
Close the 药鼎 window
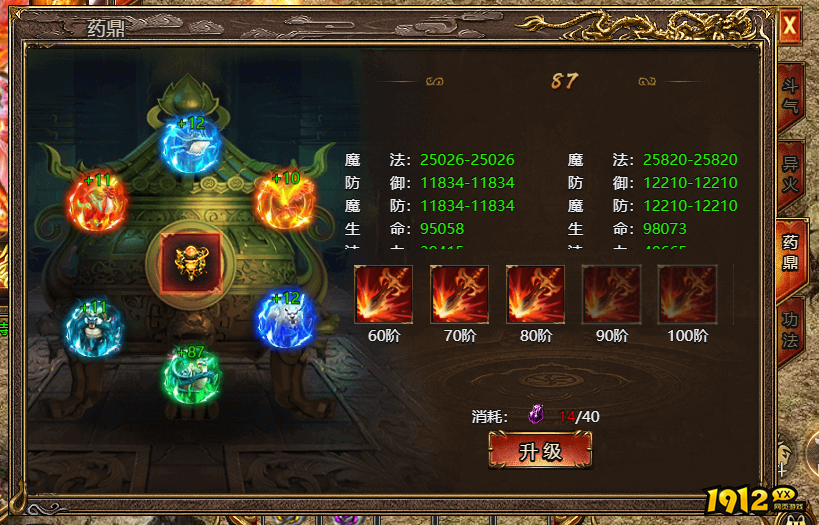pos(789,25)
